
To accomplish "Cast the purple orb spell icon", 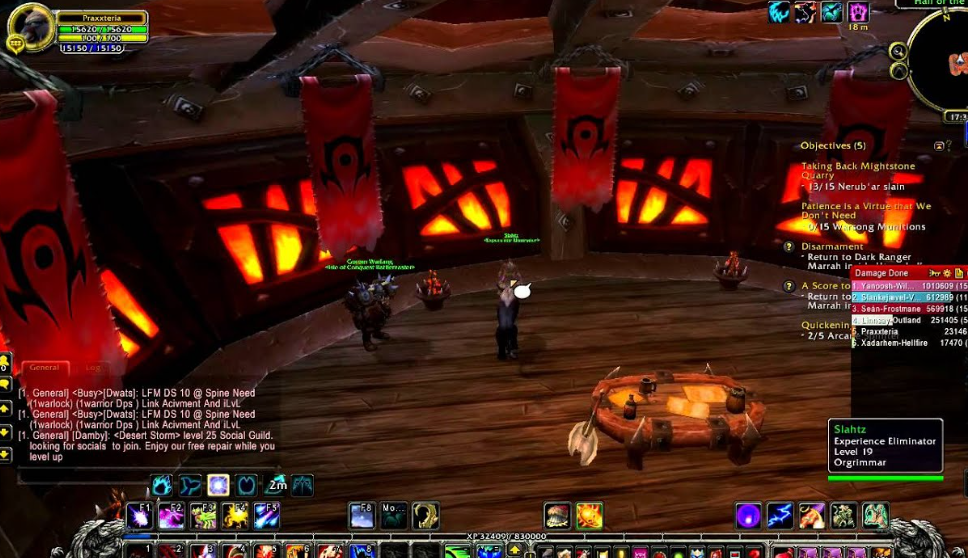I will tap(748, 516).
